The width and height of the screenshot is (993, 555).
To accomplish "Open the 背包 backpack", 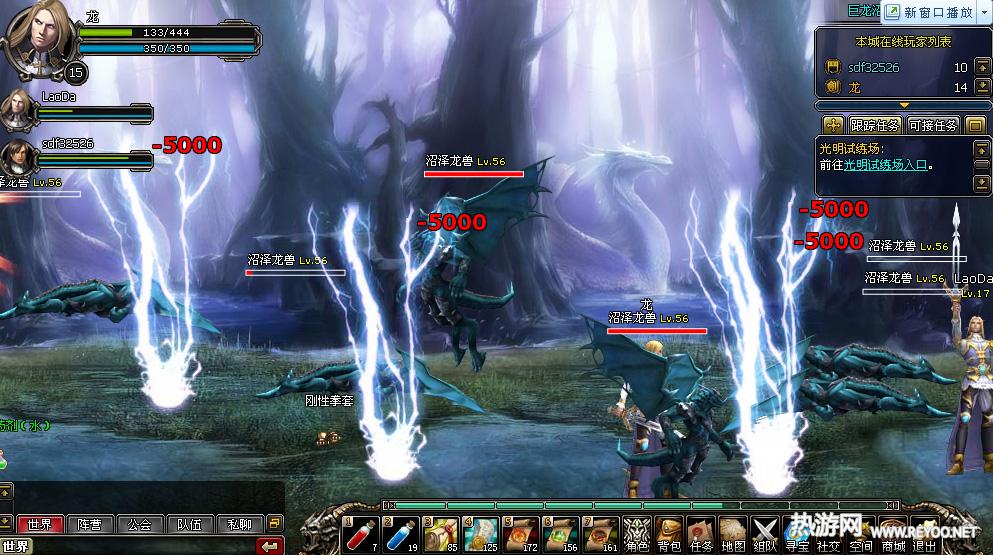I will [669, 531].
